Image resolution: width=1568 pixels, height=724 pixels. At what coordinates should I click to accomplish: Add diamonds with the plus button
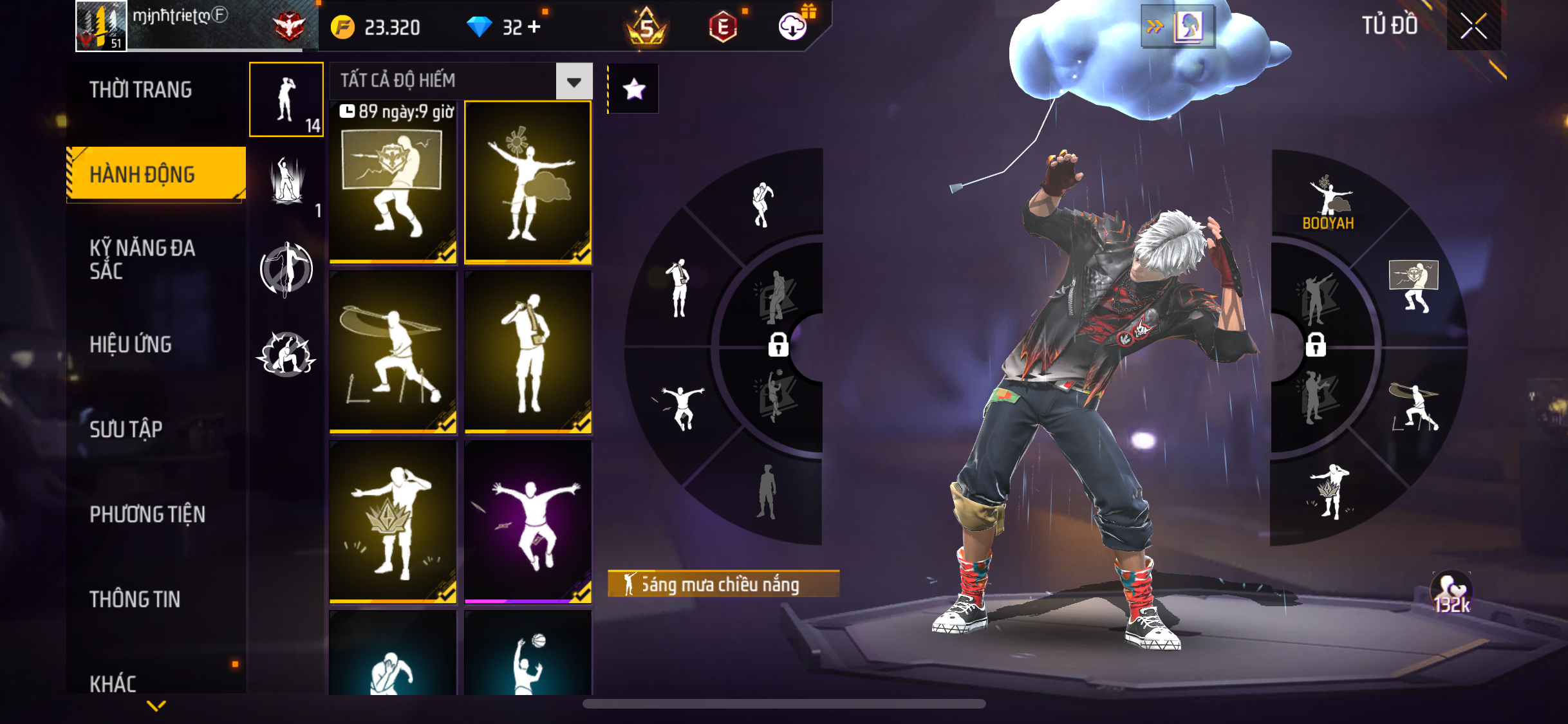click(534, 27)
